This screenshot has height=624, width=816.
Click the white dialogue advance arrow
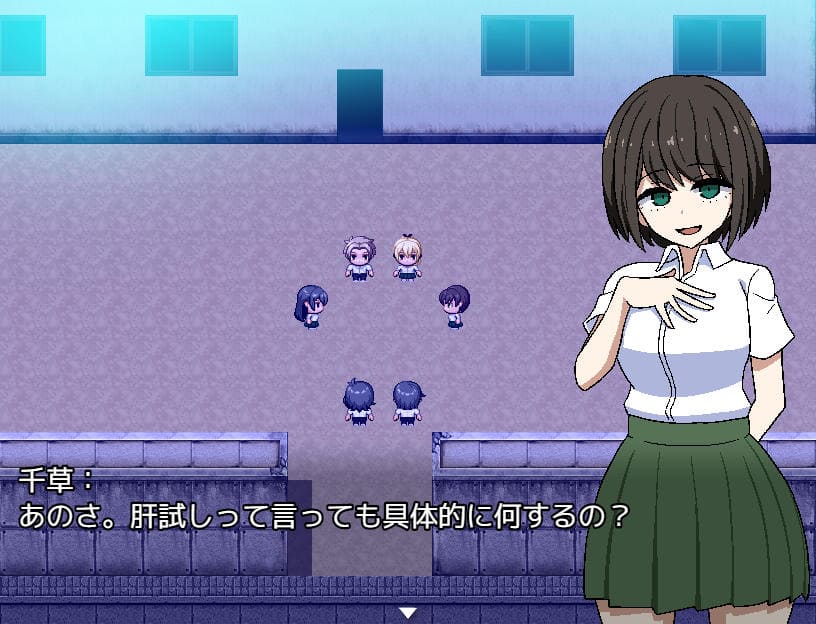[x=407, y=612]
